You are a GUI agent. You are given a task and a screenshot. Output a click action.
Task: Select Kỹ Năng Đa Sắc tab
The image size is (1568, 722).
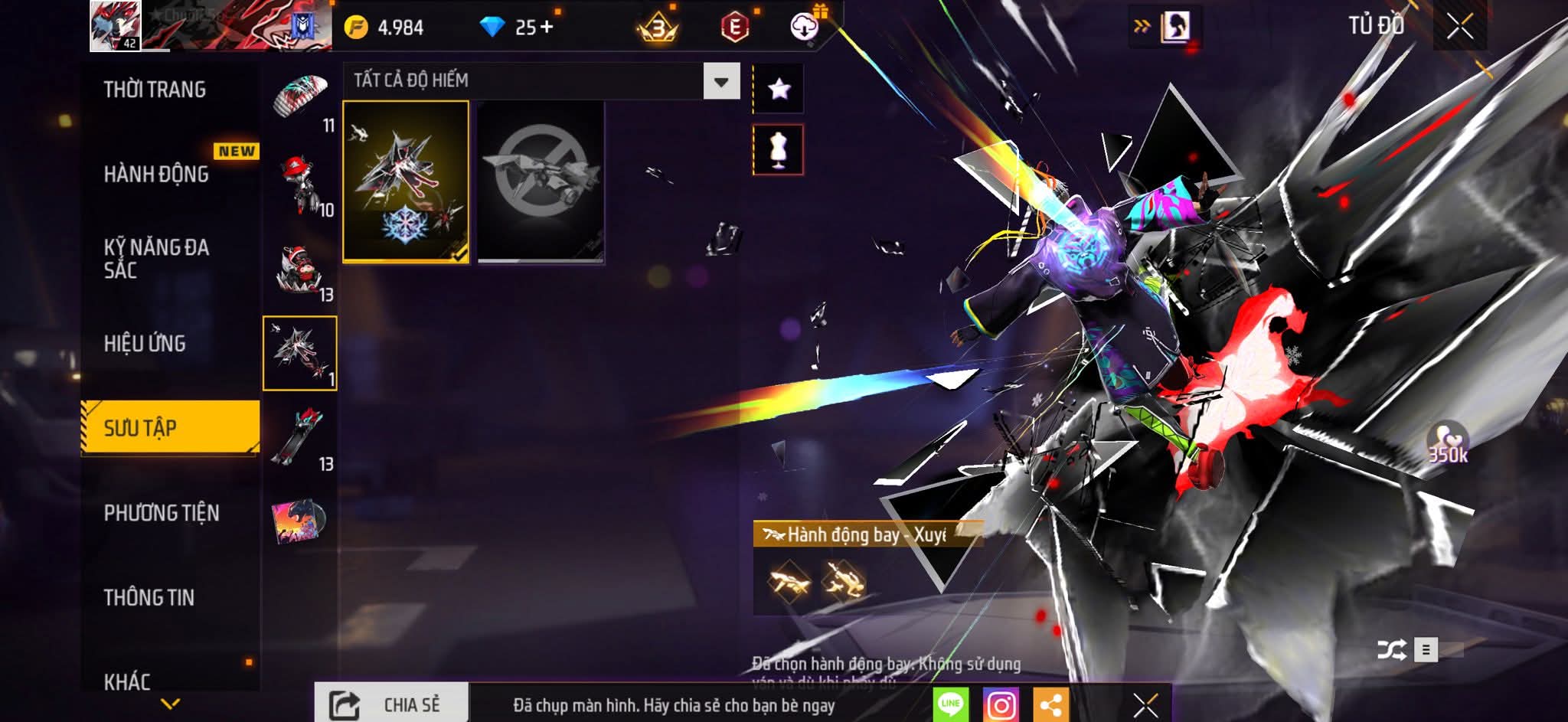[157, 259]
